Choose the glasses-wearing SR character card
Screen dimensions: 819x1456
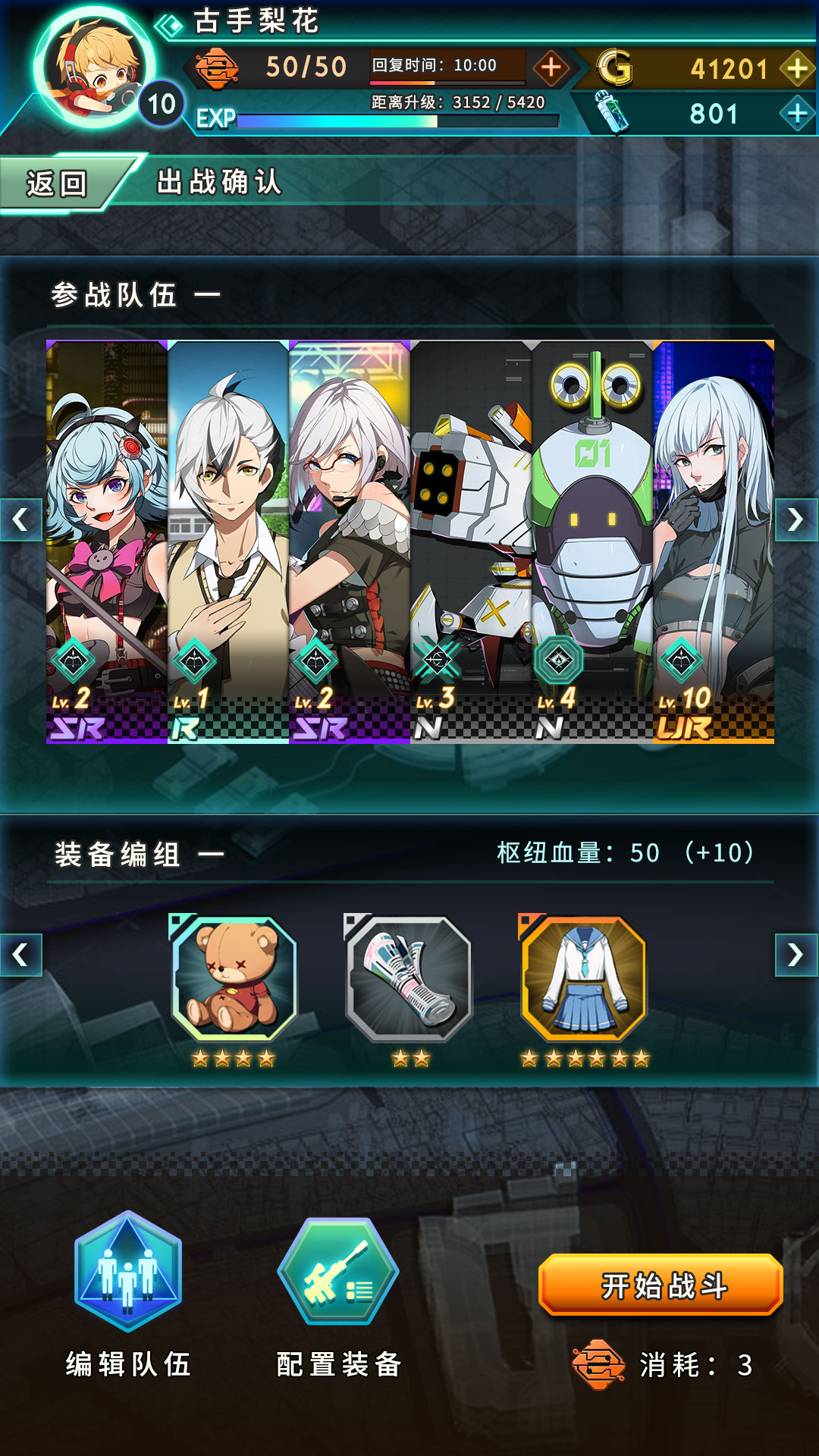pyautogui.click(x=350, y=541)
